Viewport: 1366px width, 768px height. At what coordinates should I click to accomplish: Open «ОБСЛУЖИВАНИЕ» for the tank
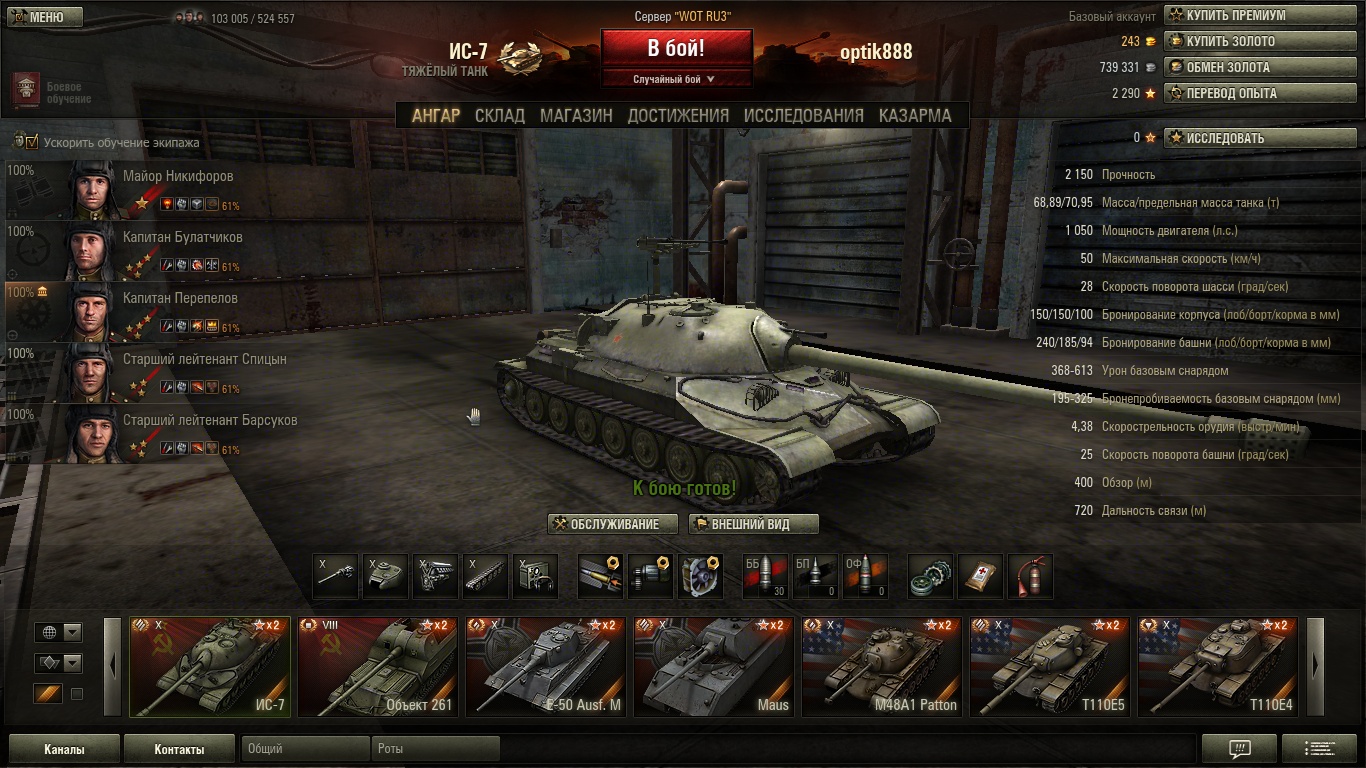(613, 524)
